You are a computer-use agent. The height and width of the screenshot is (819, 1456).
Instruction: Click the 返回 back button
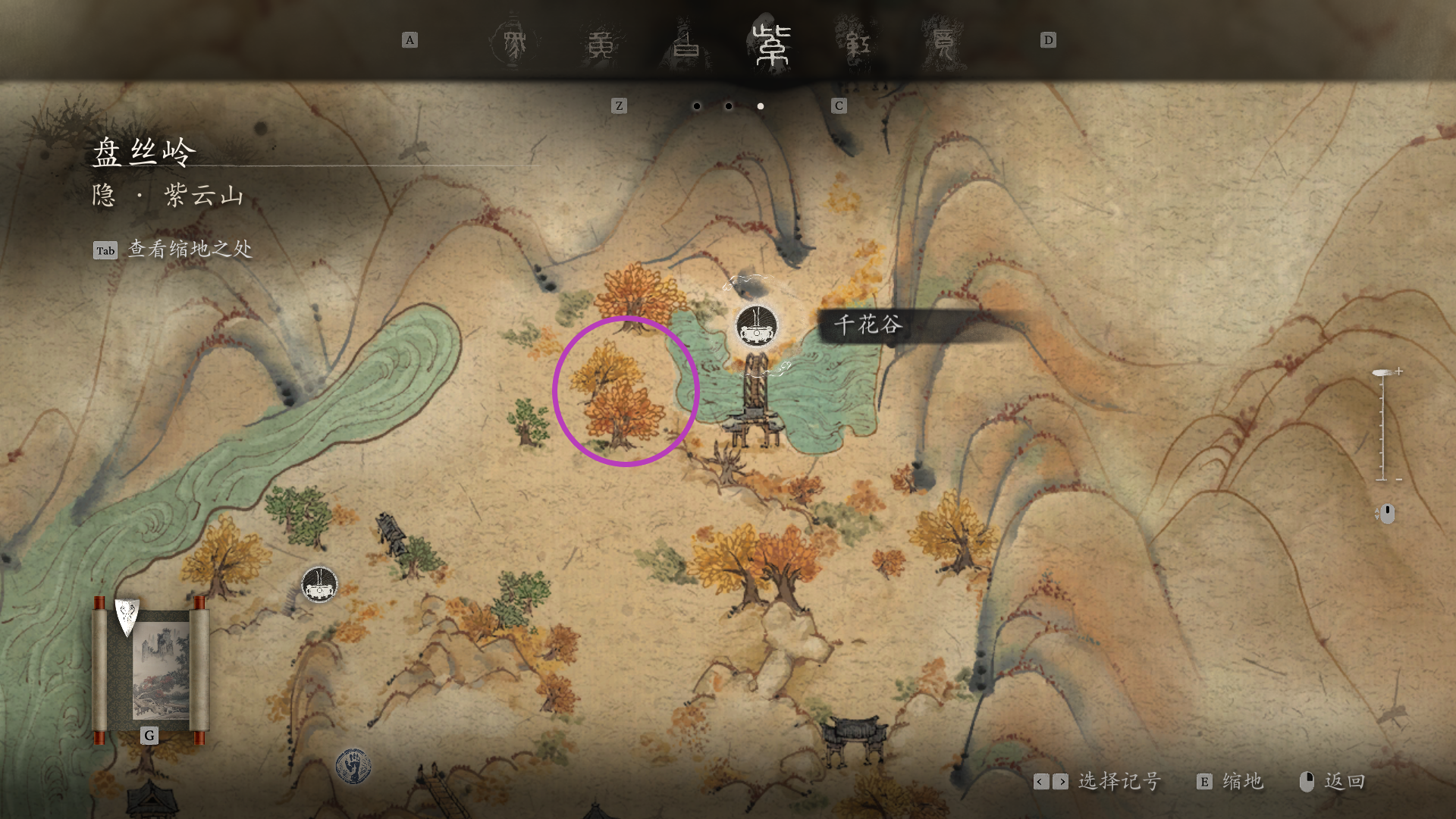1333,781
